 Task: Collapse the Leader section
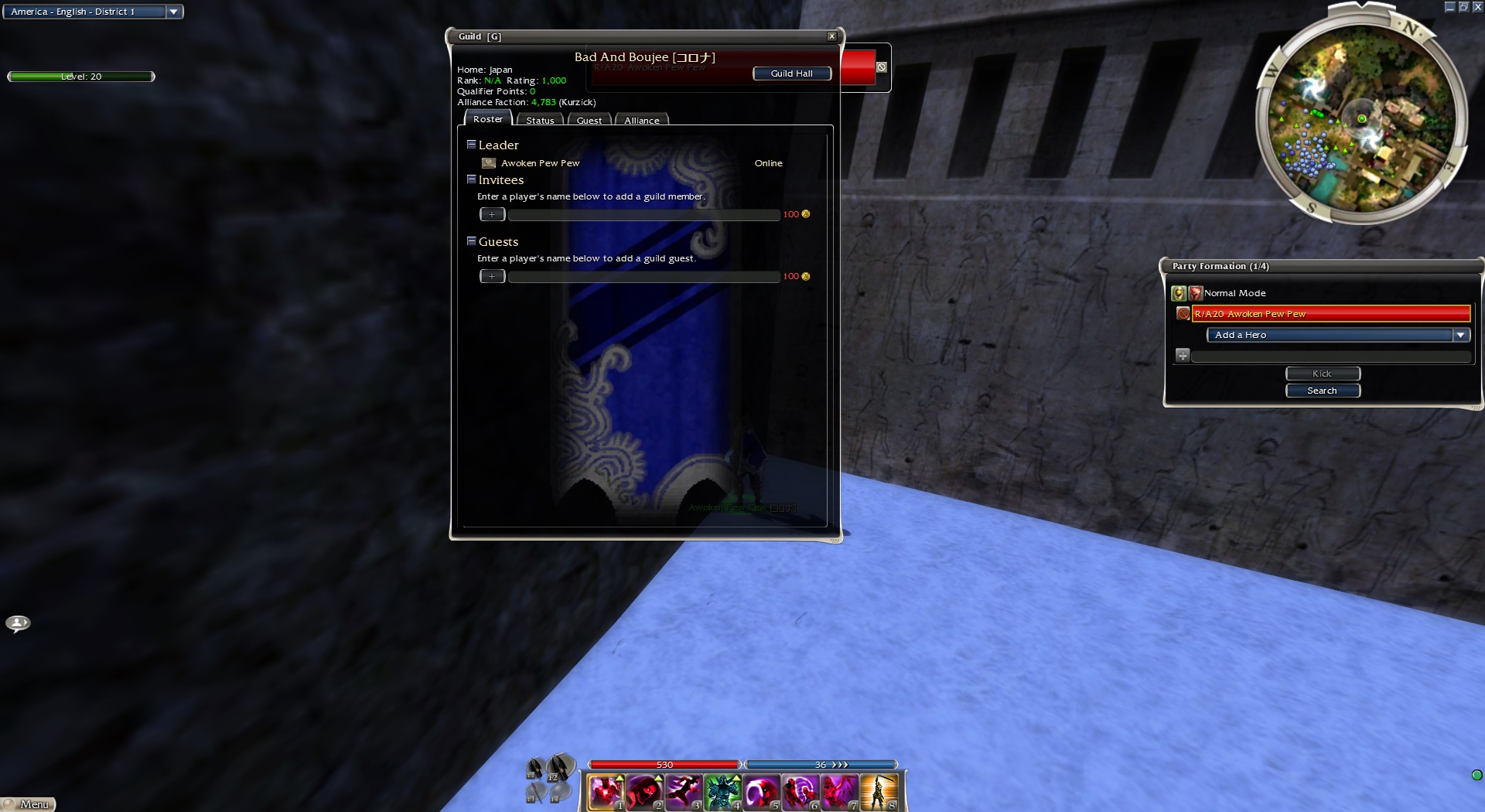coord(471,145)
